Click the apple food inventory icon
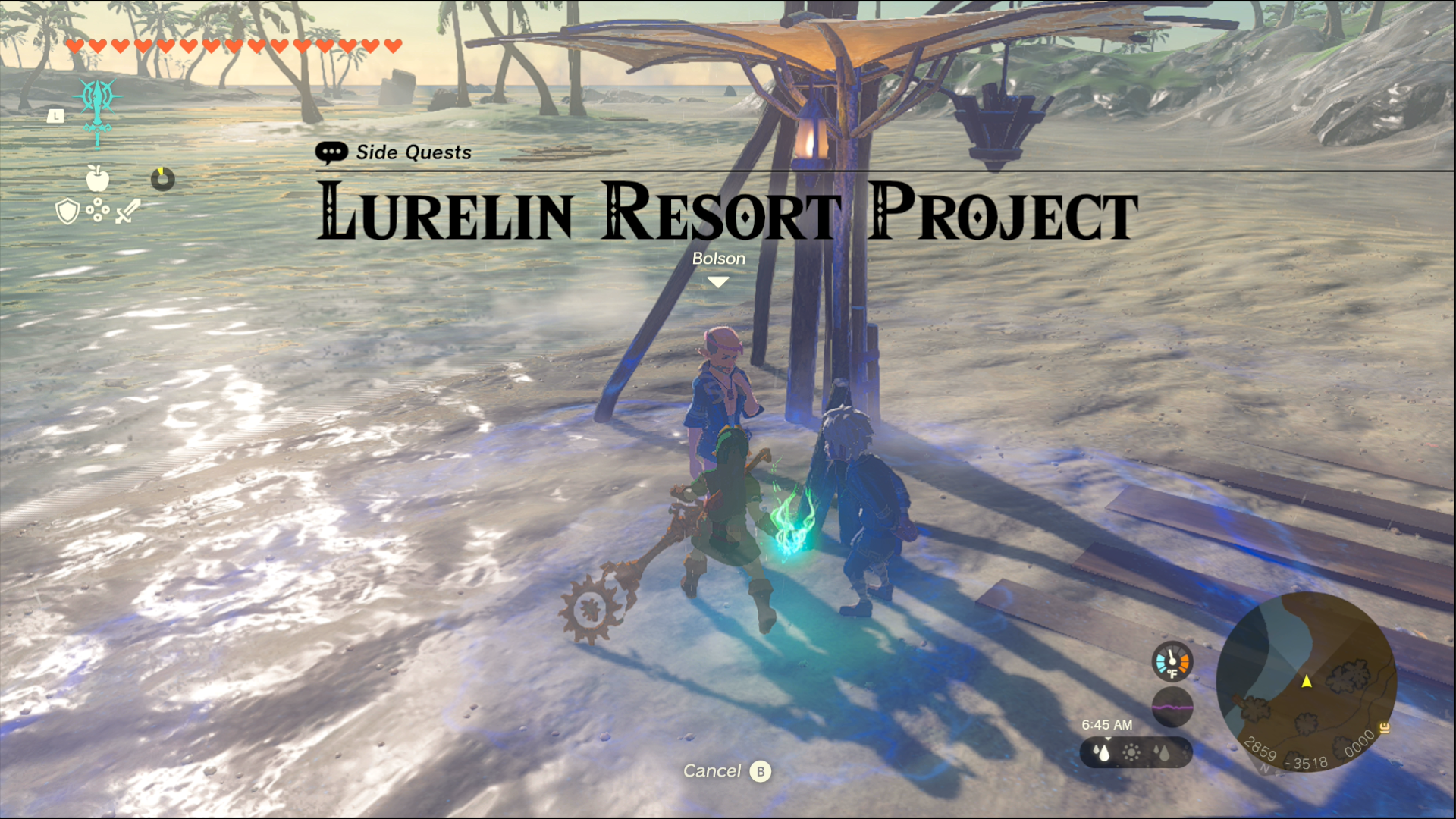The image size is (1456, 819). click(98, 178)
